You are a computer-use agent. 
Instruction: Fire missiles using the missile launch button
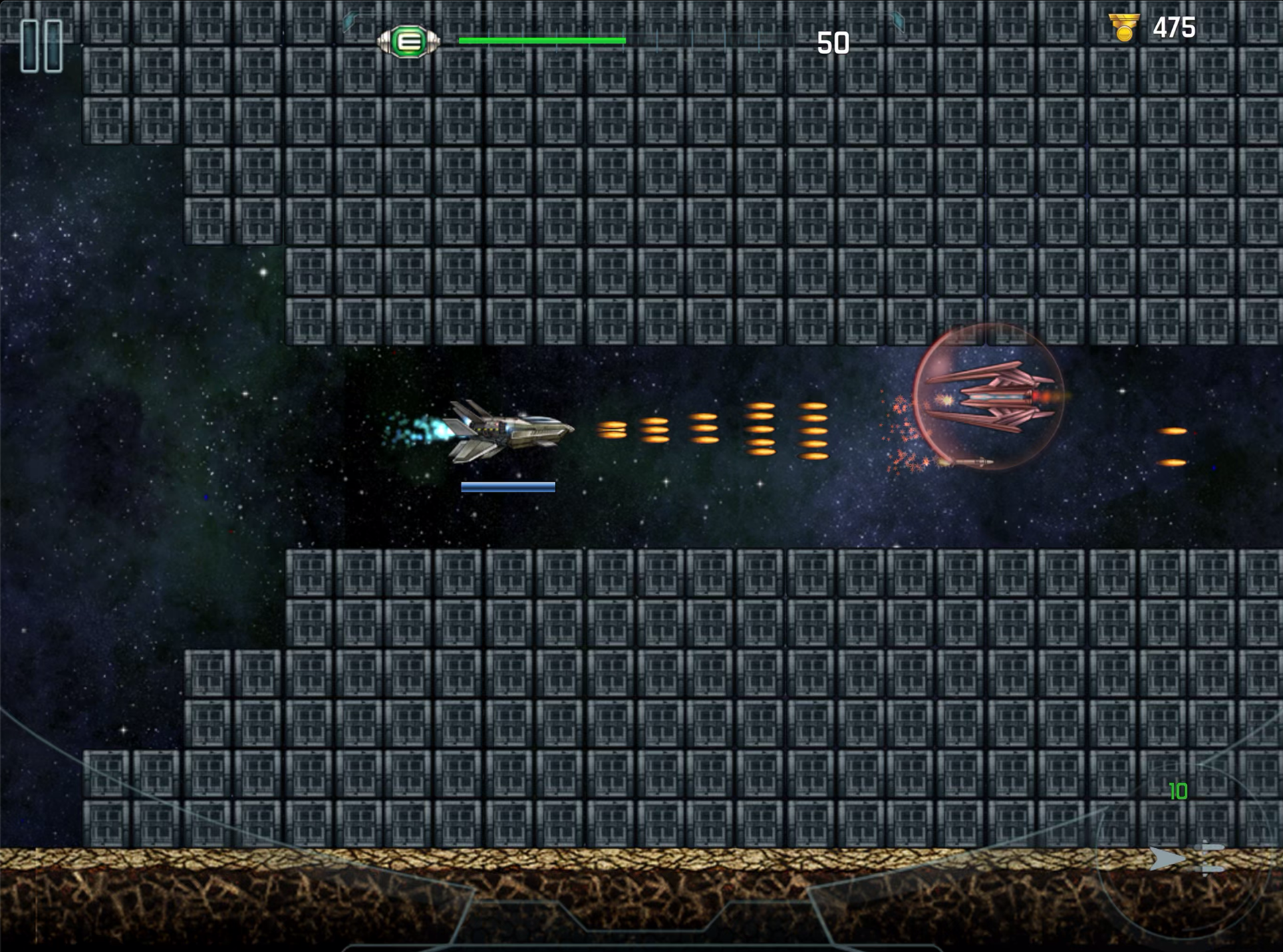(x=1187, y=858)
